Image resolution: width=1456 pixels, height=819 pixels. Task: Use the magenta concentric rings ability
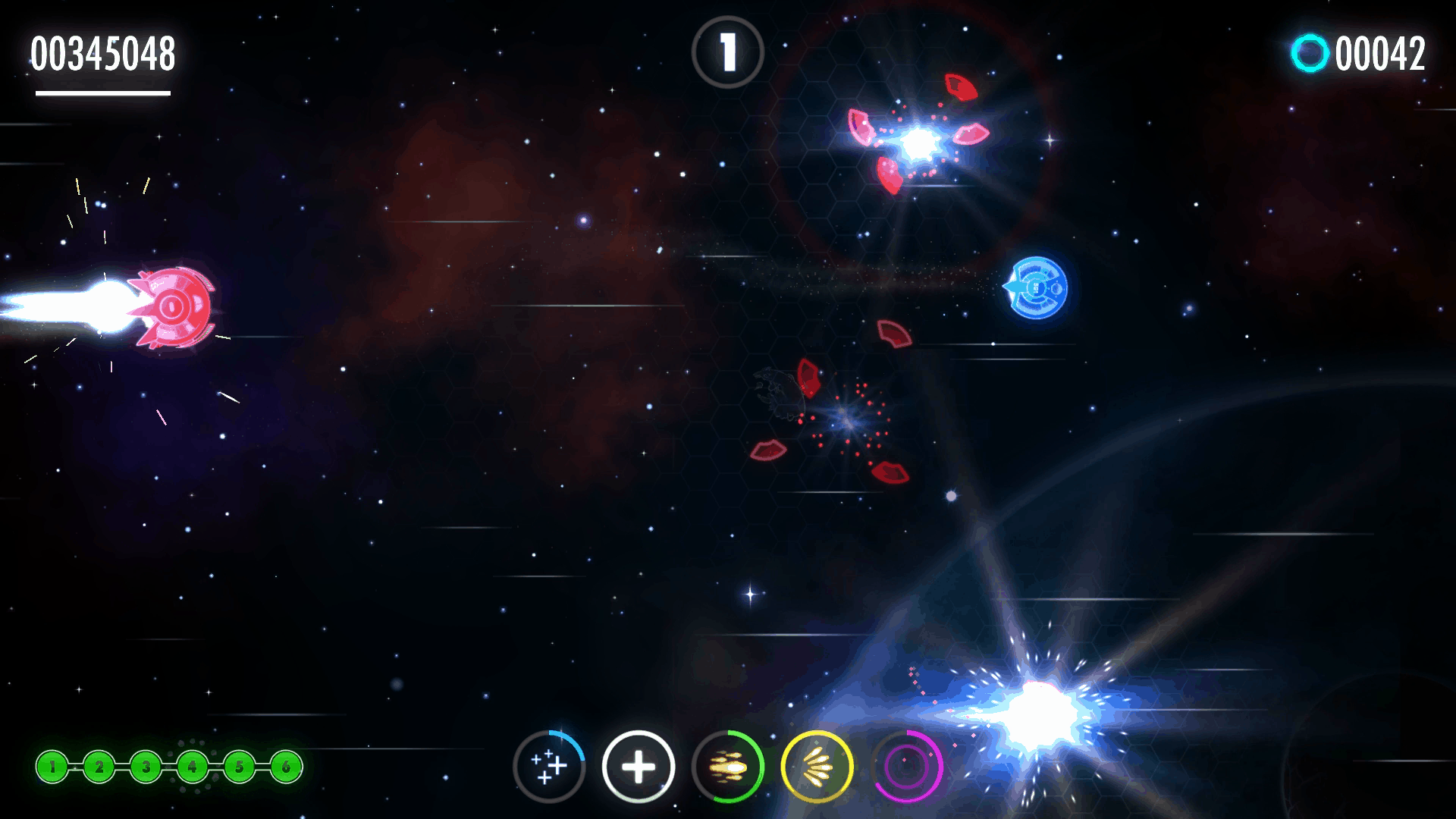pos(907,767)
